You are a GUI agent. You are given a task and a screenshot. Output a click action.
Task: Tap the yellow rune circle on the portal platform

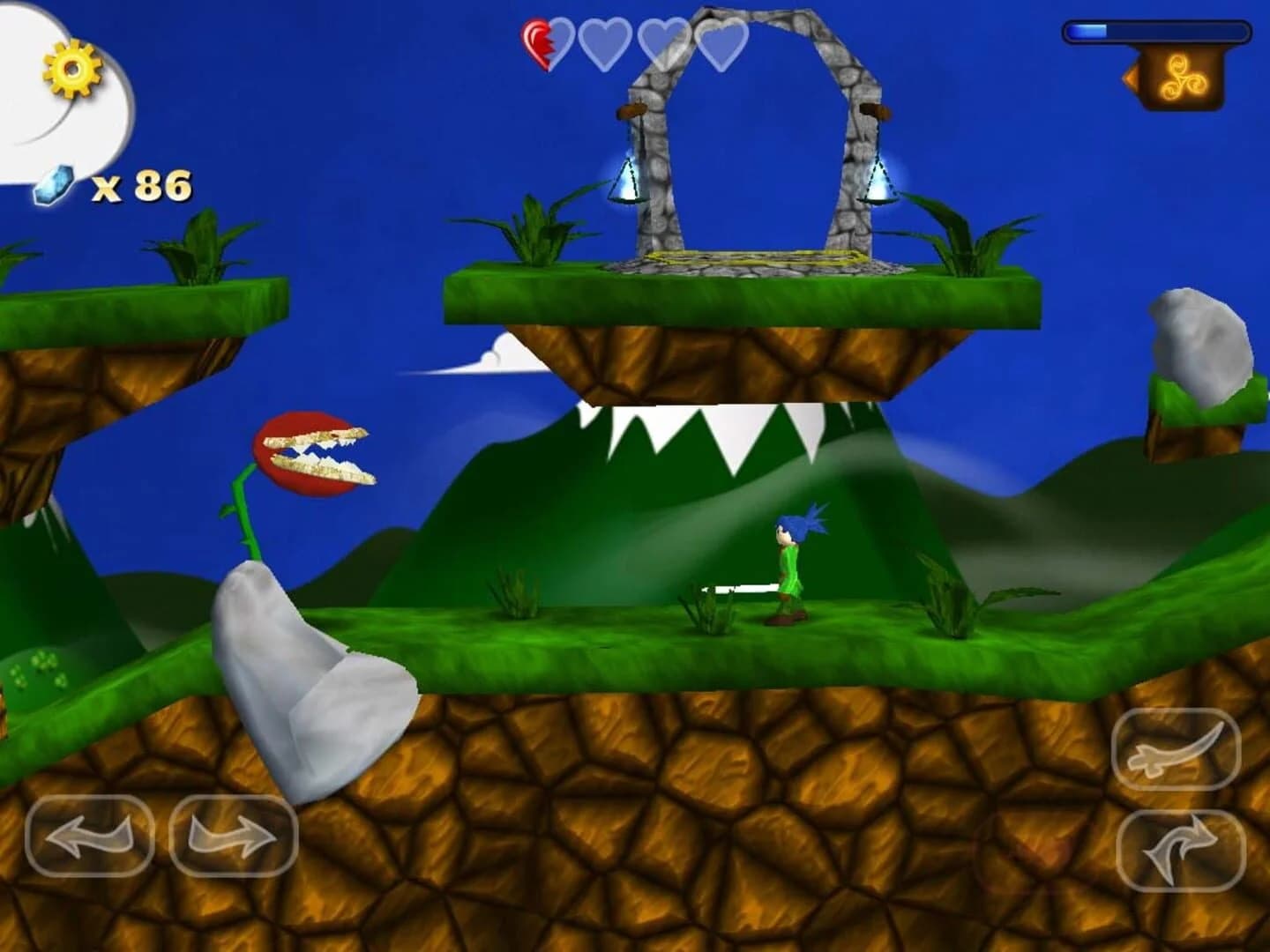click(x=752, y=258)
